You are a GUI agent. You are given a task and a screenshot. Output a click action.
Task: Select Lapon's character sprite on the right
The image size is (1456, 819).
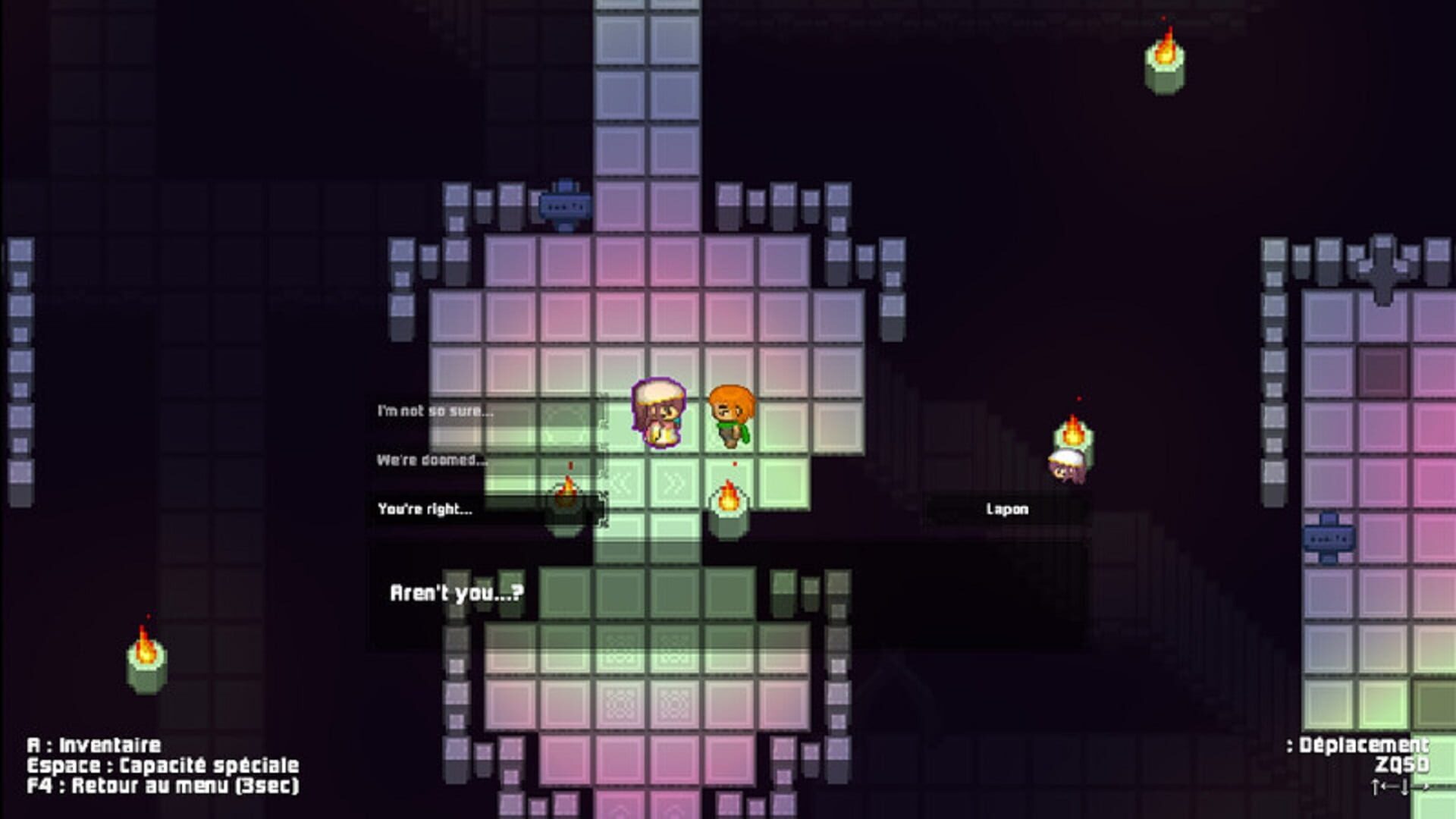point(1068,466)
